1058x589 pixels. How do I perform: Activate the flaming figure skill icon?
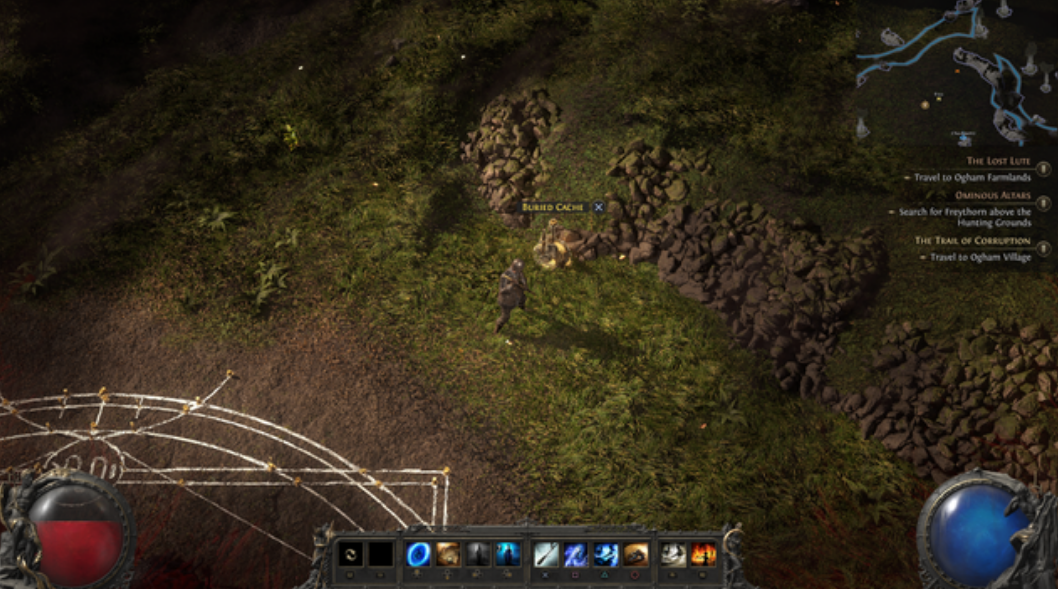tap(704, 553)
